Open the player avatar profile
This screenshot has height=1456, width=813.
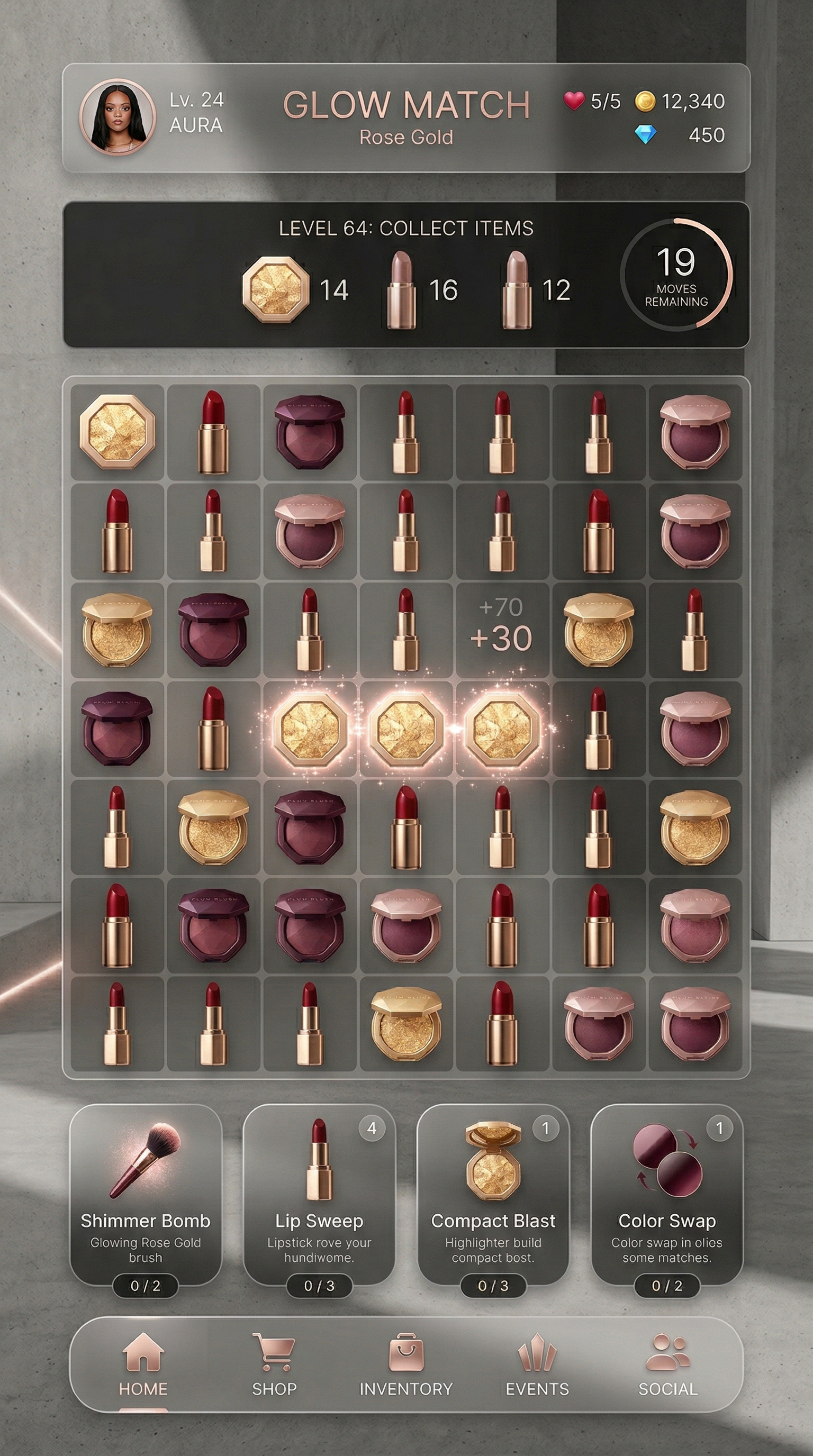click(x=117, y=116)
